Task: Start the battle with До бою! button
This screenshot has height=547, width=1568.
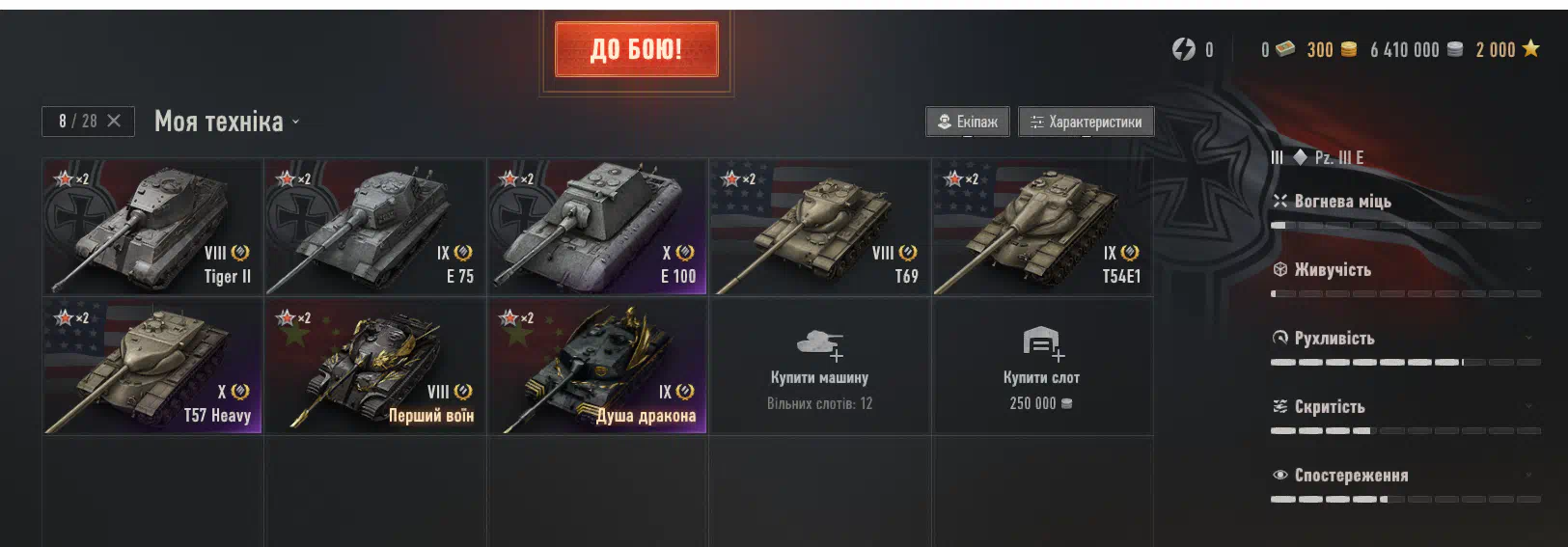Action: coord(636,49)
